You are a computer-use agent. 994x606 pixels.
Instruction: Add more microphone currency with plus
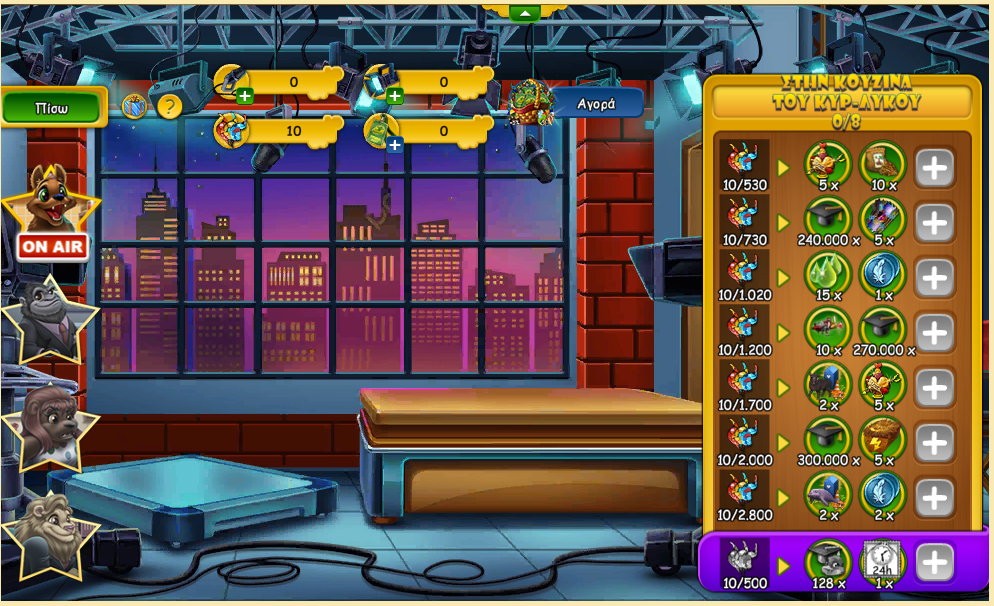pyautogui.click(x=245, y=96)
